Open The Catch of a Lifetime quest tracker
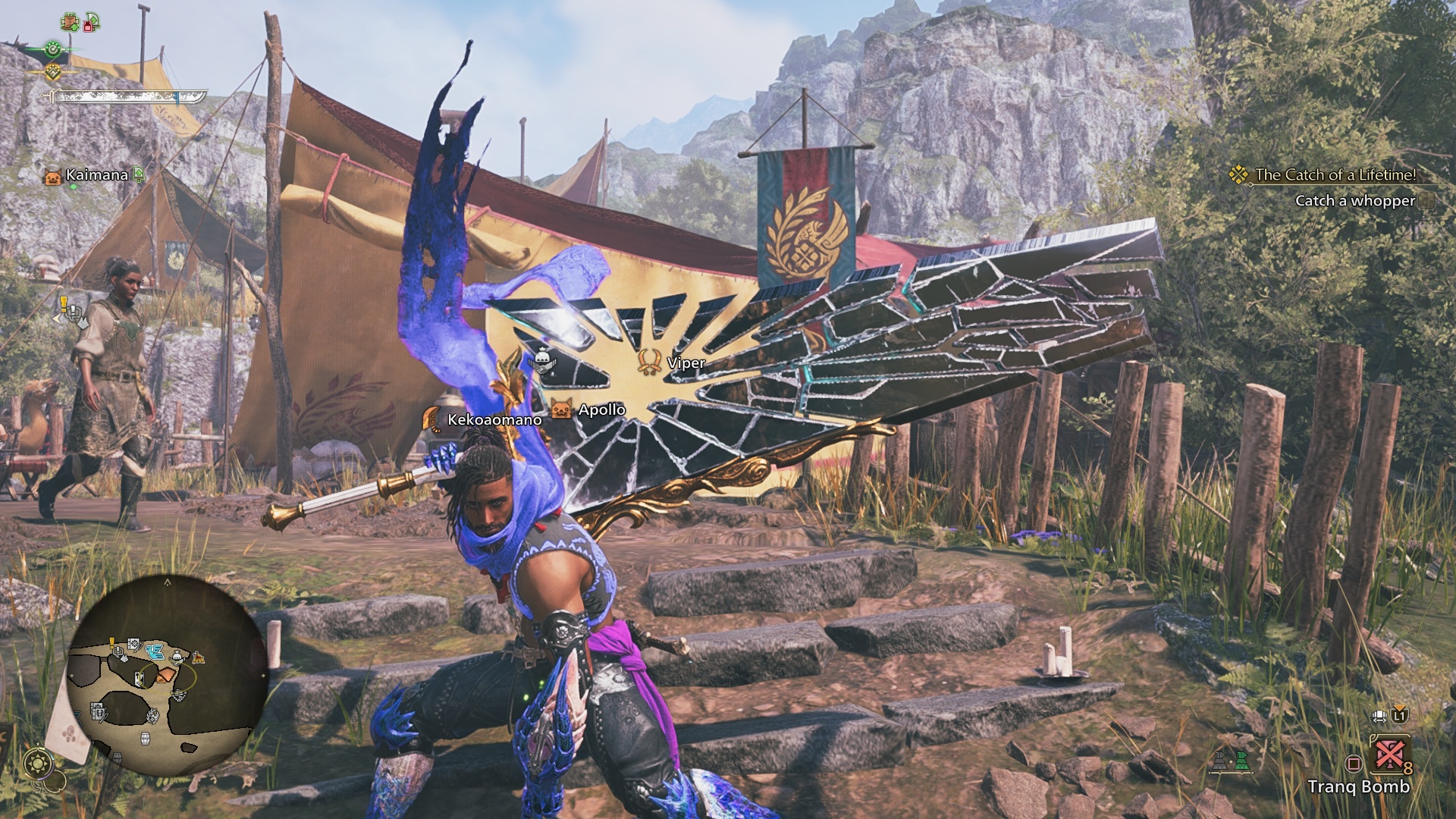The image size is (1456, 819). click(1335, 175)
